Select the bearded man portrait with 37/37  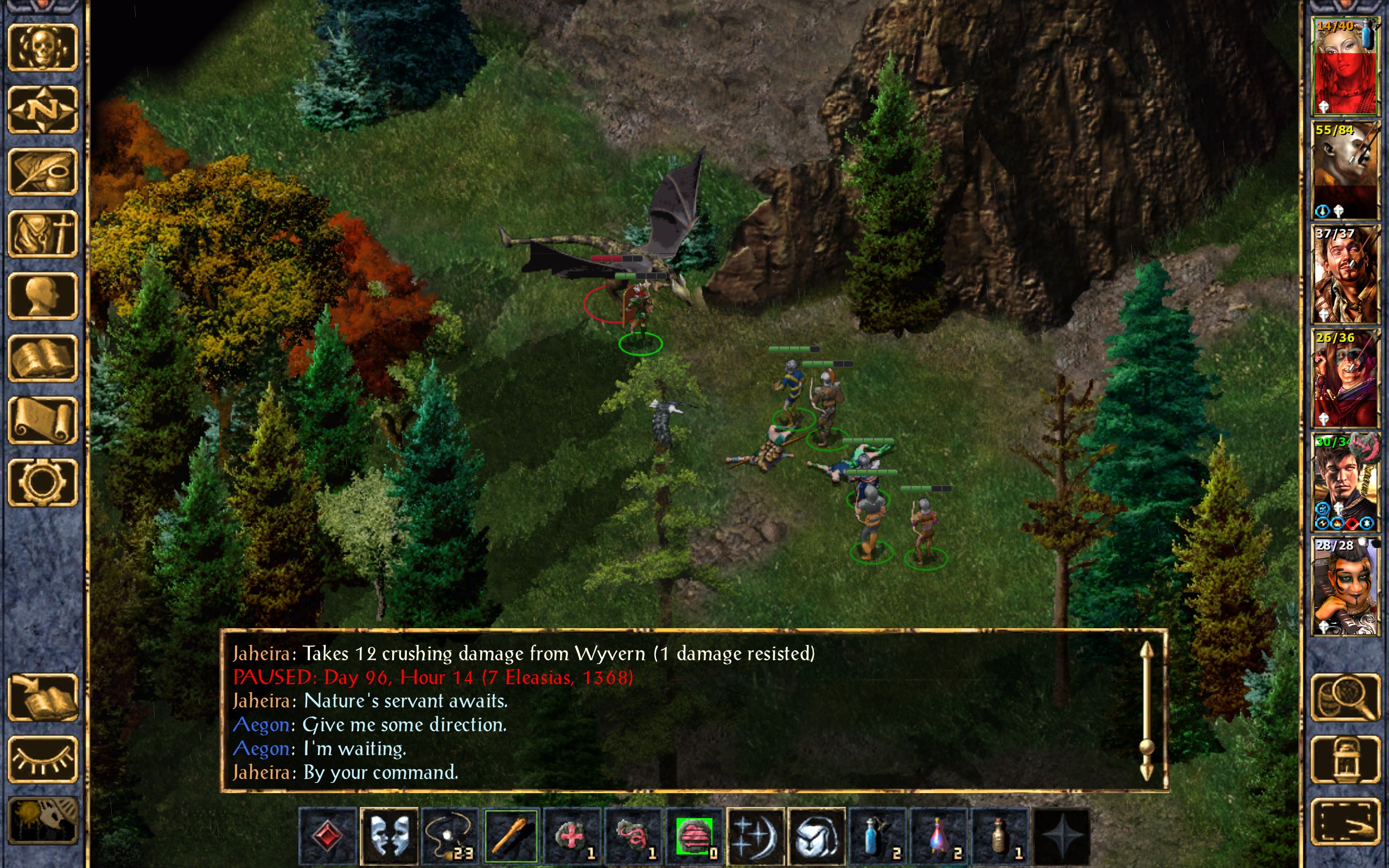coord(1345,275)
